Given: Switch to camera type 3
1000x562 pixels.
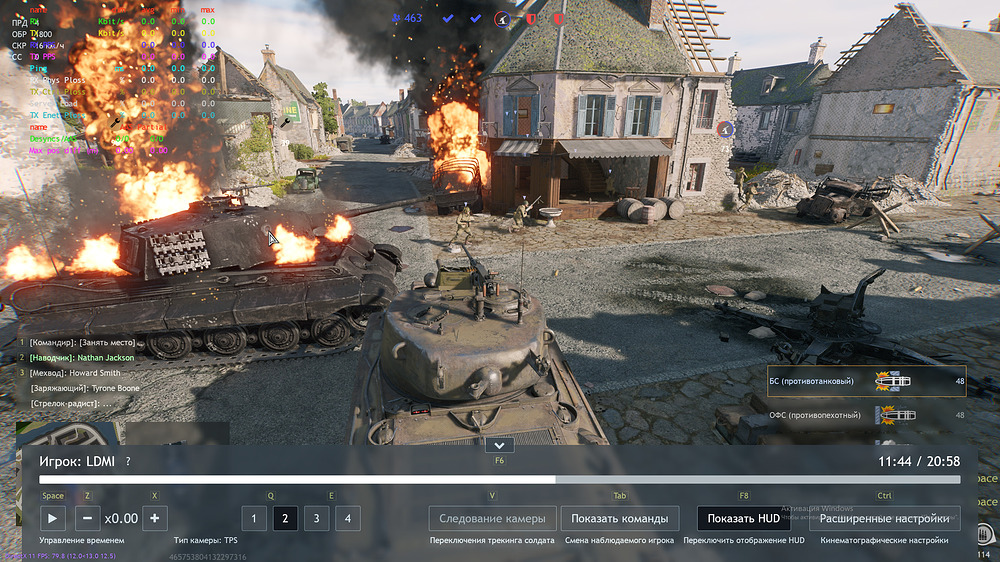Looking at the screenshot, I should (x=316, y=518).
